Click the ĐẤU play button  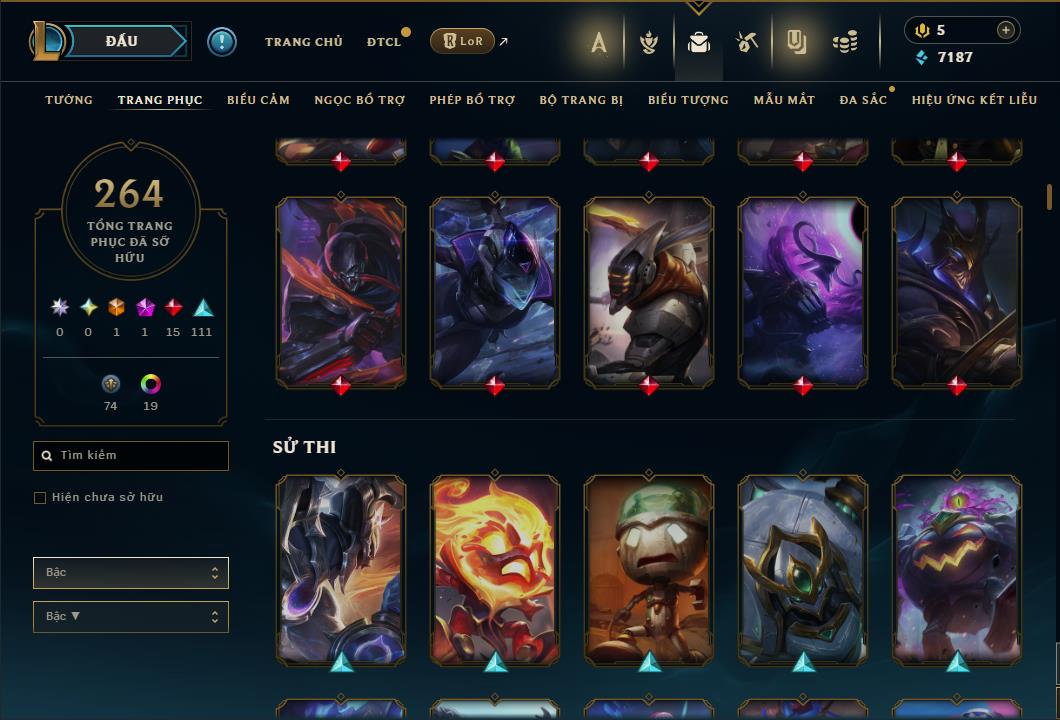pos(122,41)
